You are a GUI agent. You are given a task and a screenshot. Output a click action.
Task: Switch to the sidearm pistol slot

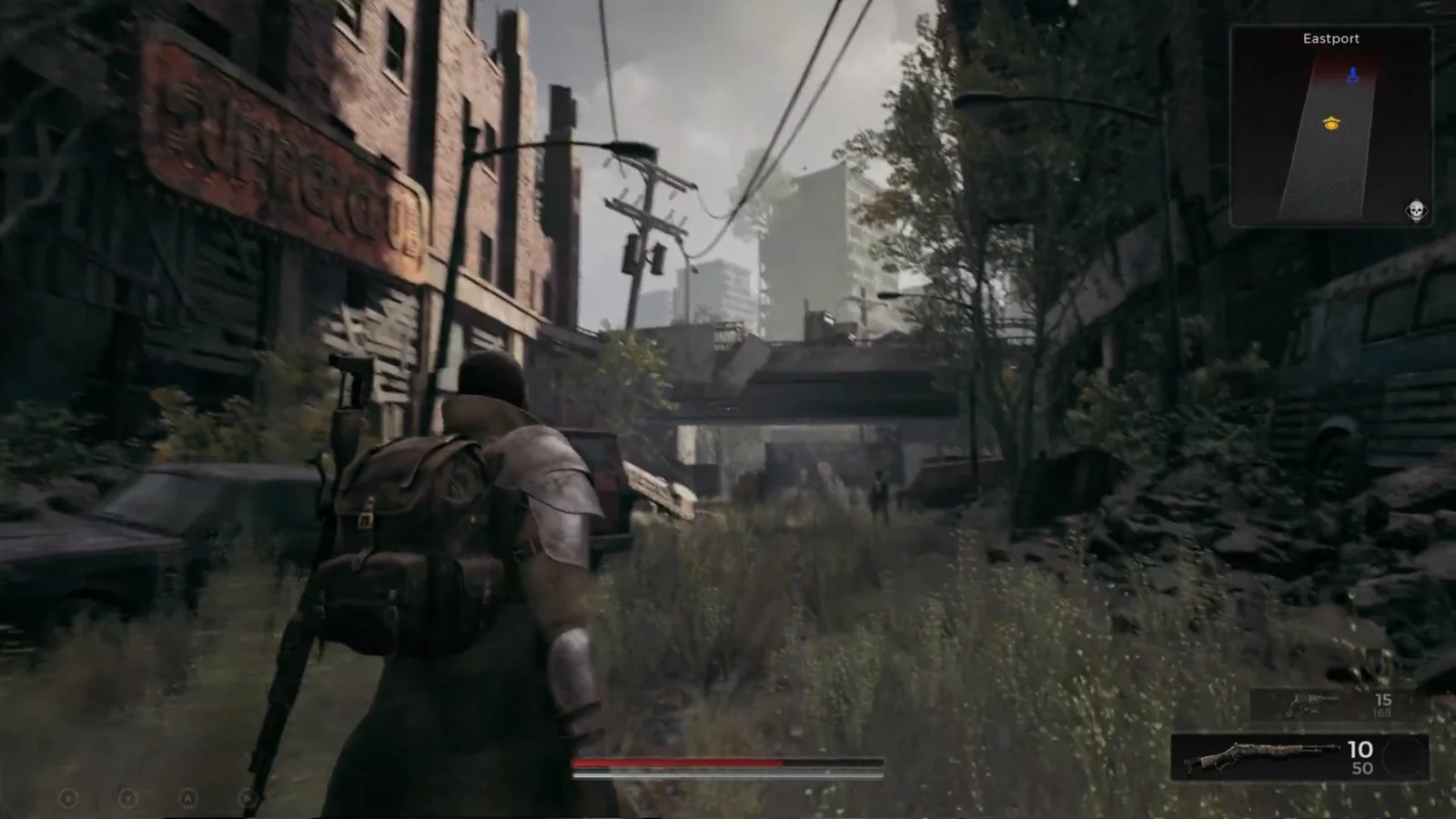1311,704
